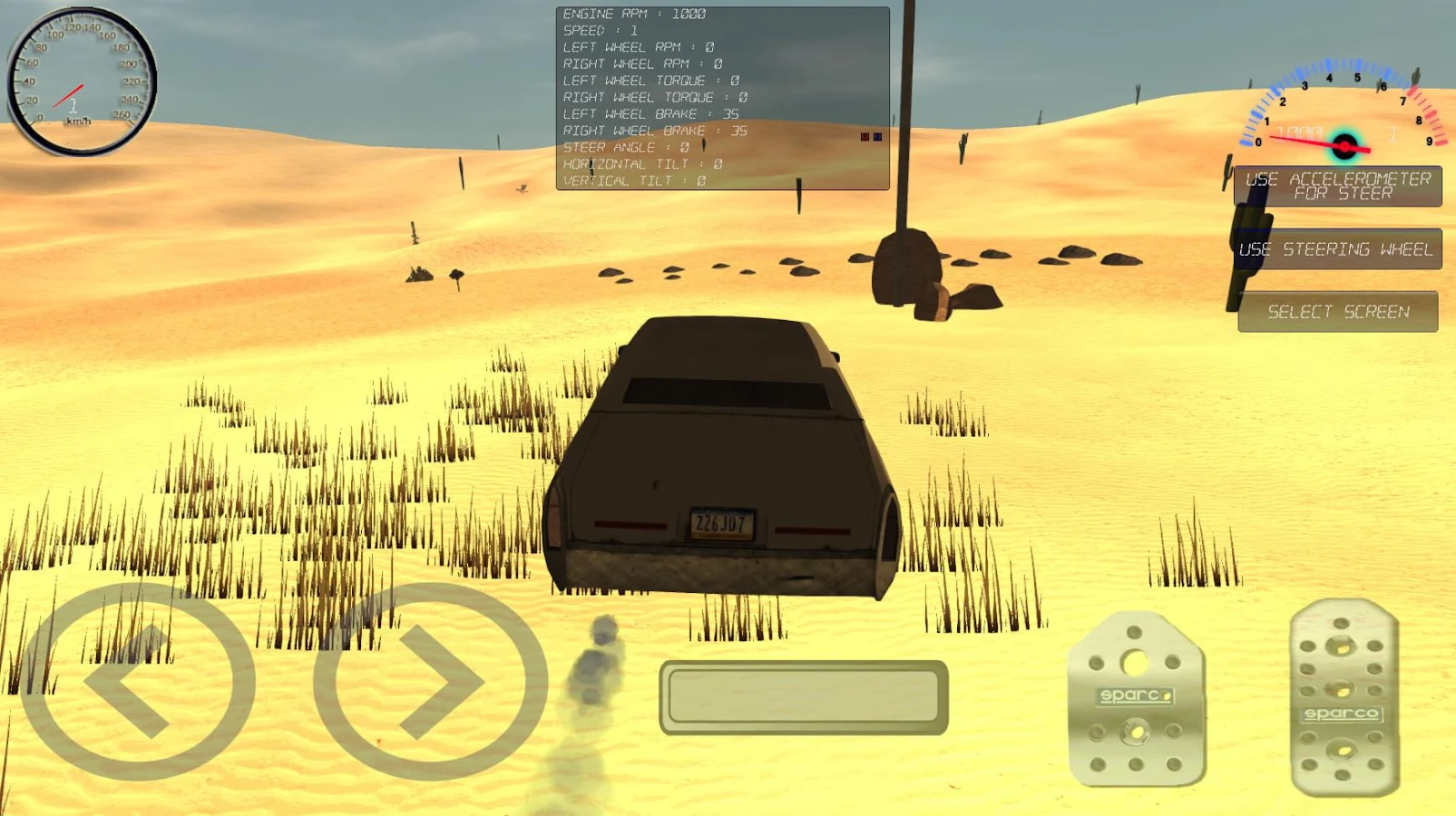Tap the gear indicator on the tachometer
1456x816 pixels.
(1393, 134)
